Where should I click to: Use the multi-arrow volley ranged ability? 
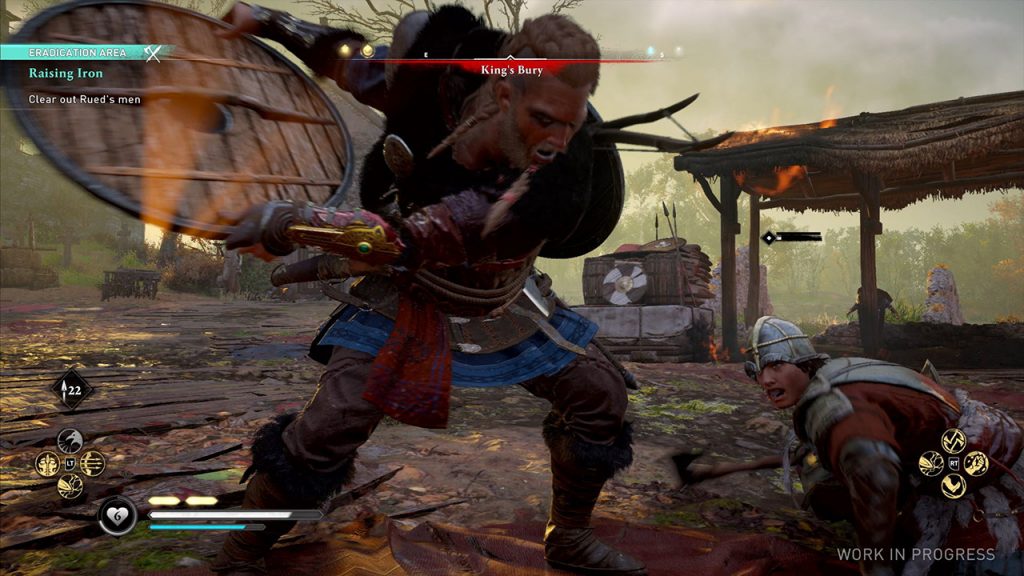93,463
